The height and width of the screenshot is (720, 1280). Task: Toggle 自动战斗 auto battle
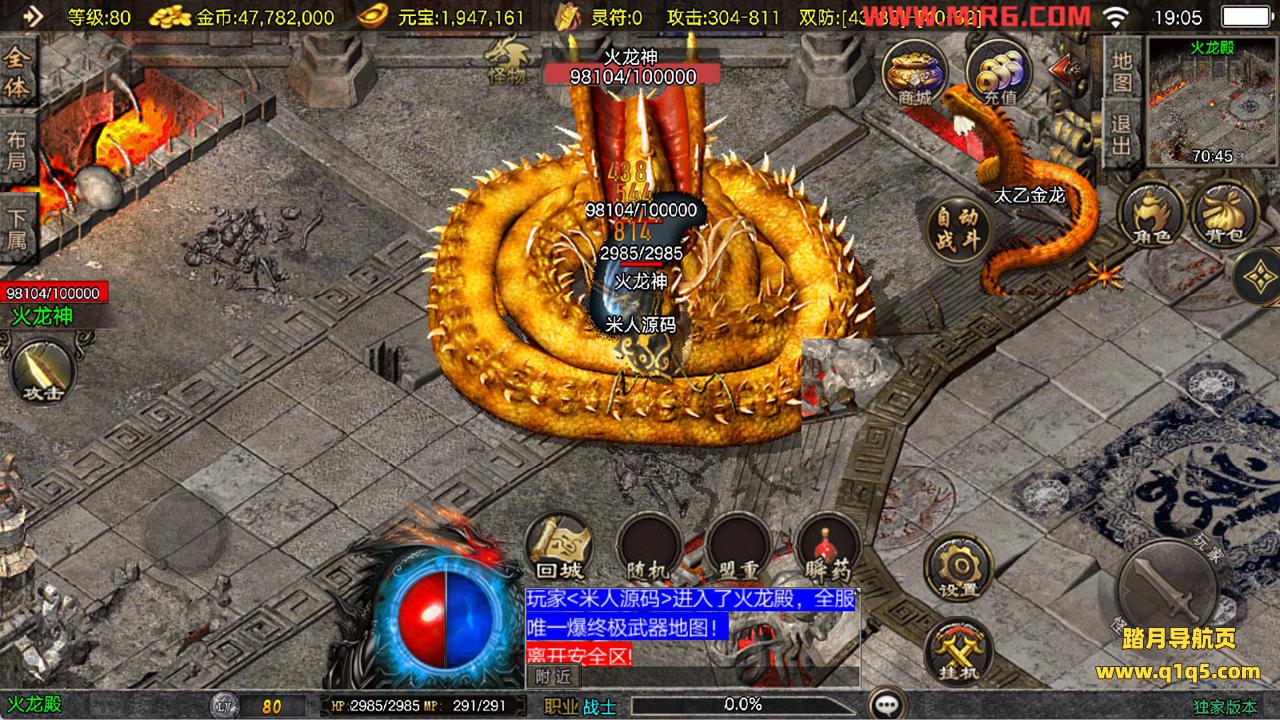point(958,230)
